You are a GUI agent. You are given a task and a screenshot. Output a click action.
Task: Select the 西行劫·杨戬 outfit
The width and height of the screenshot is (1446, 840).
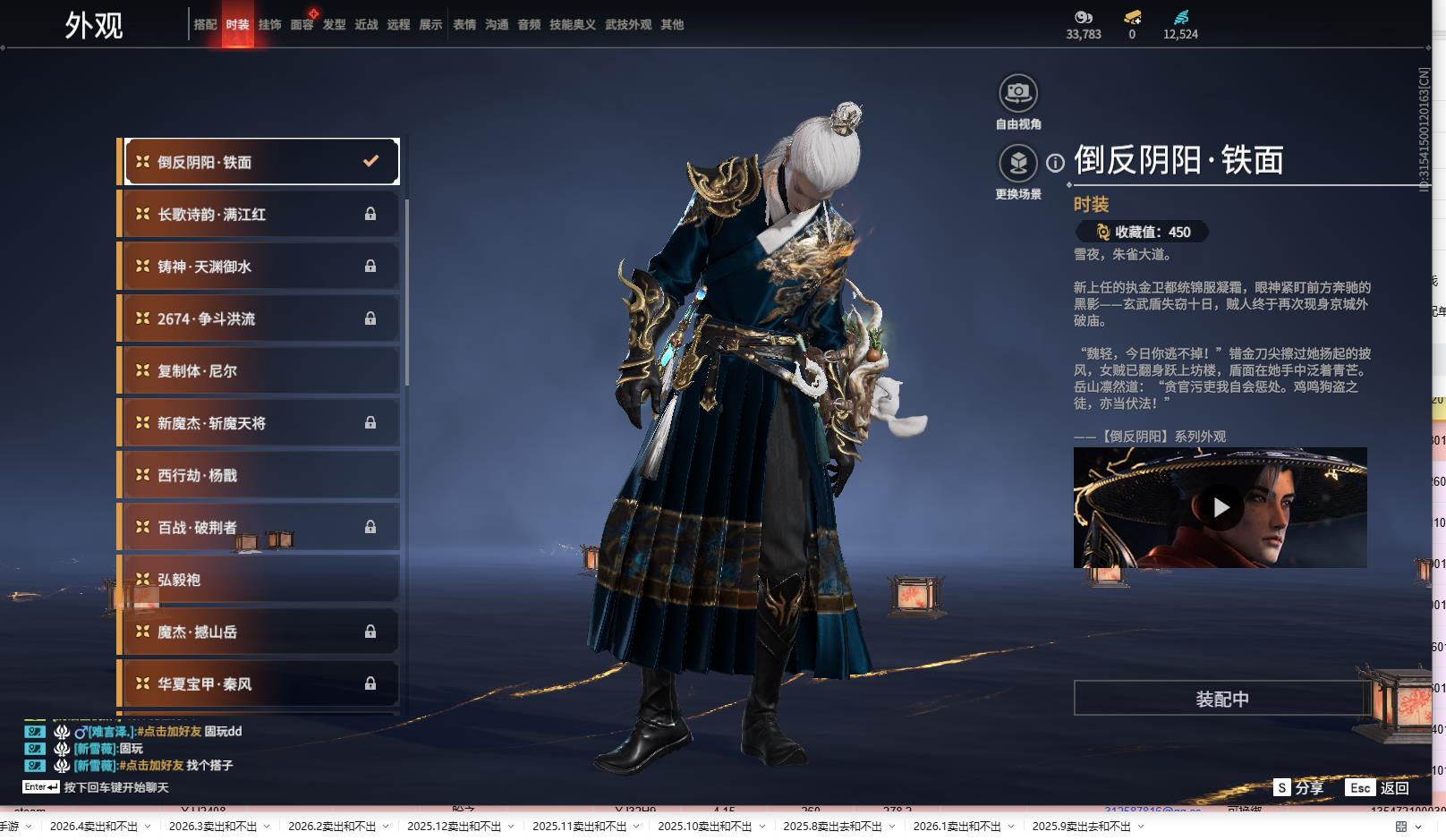click(x=259, y=475)
